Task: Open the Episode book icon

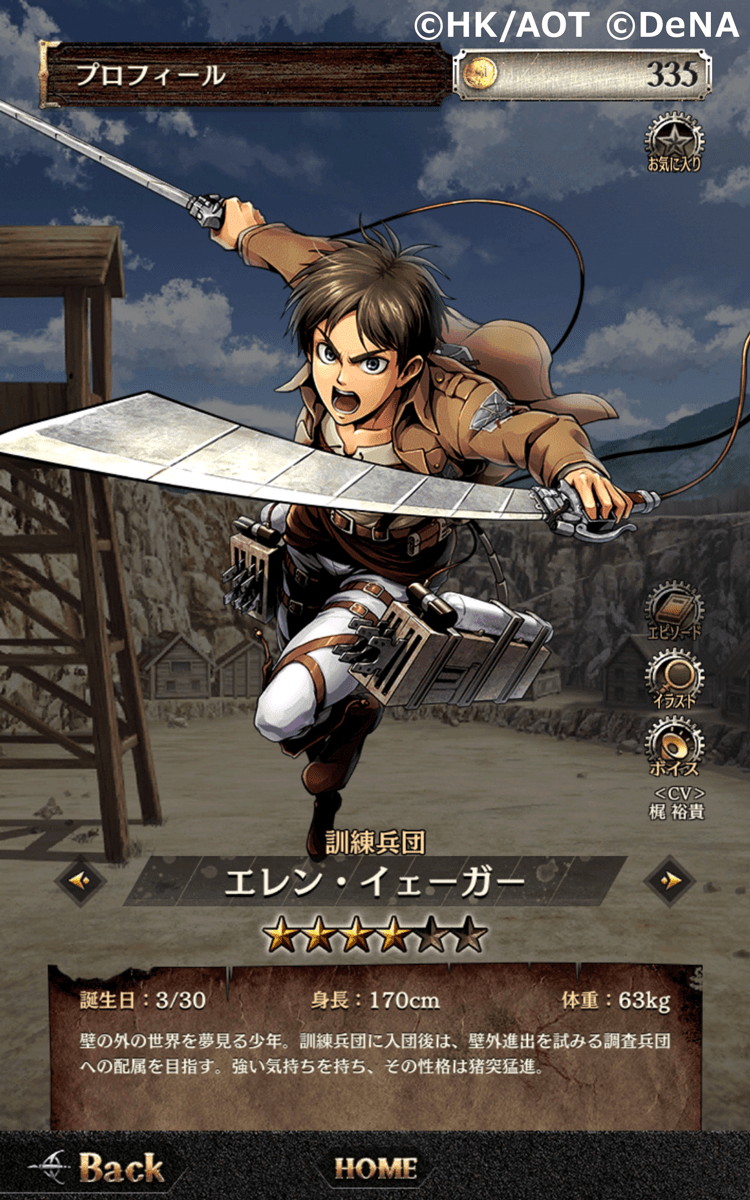Action: 673,610
